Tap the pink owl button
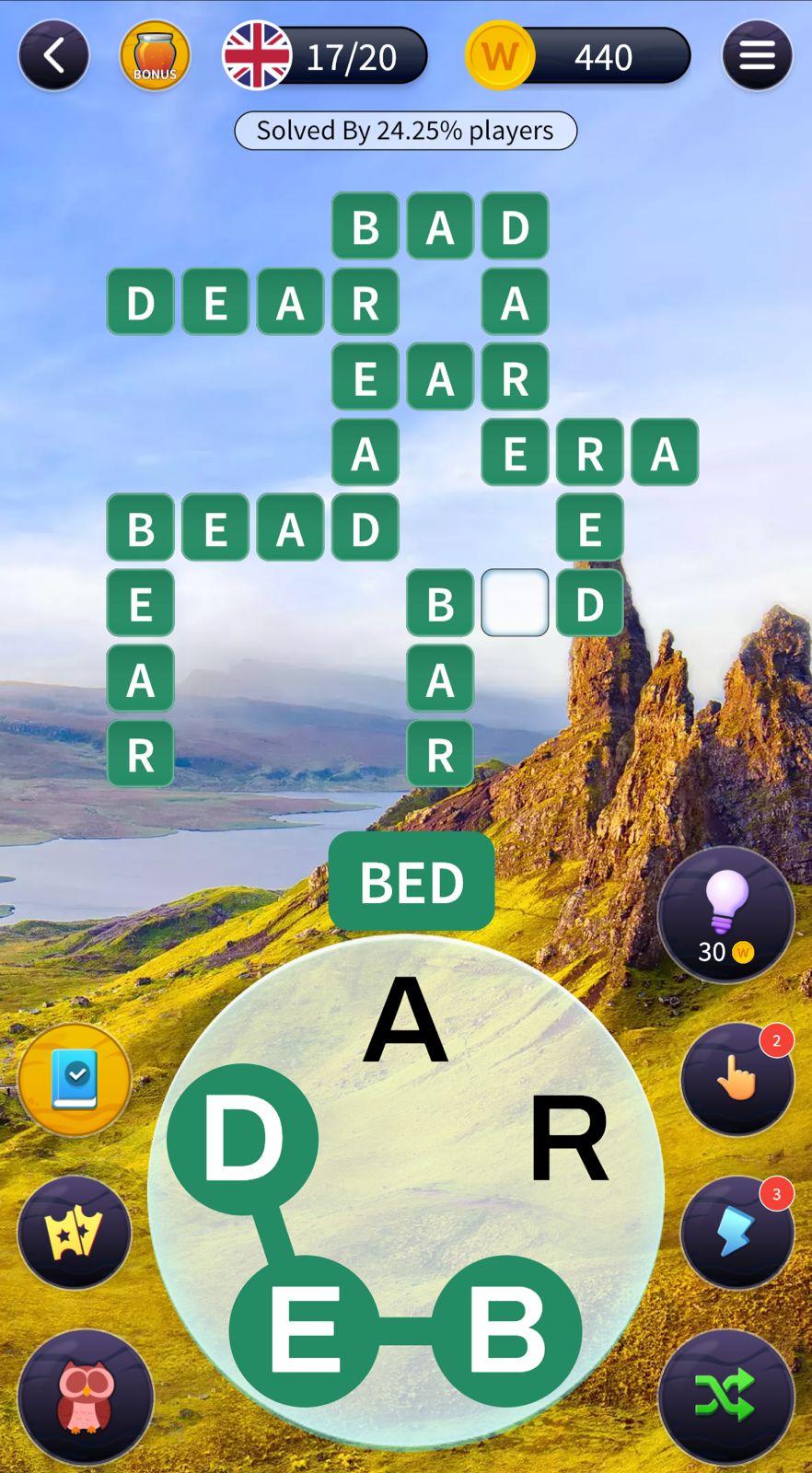Image resolution: width=812 pixels, height=1473 pixels. tap(86, 1397)
